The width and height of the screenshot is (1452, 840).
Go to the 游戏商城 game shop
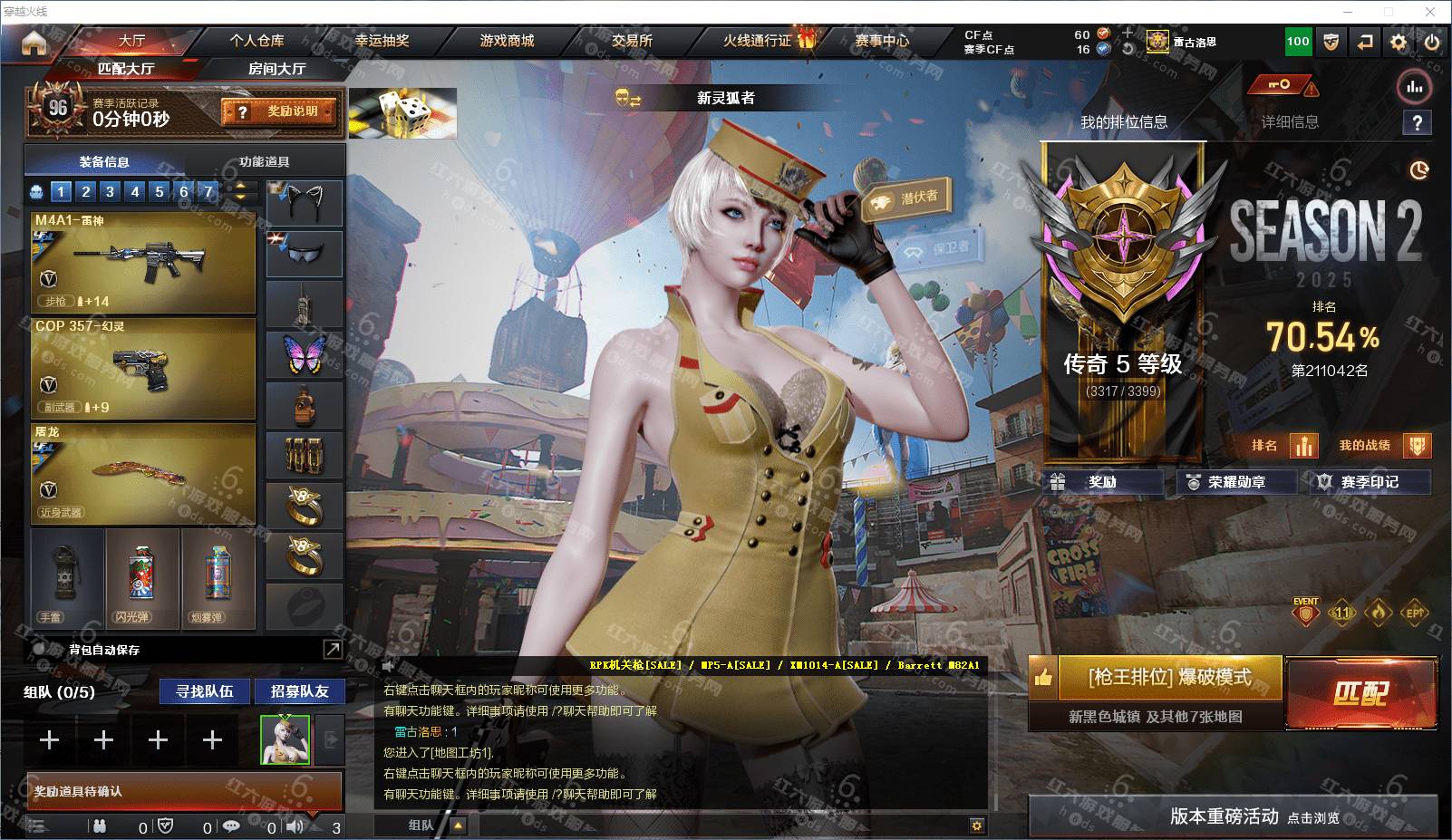tap(507, 41)
